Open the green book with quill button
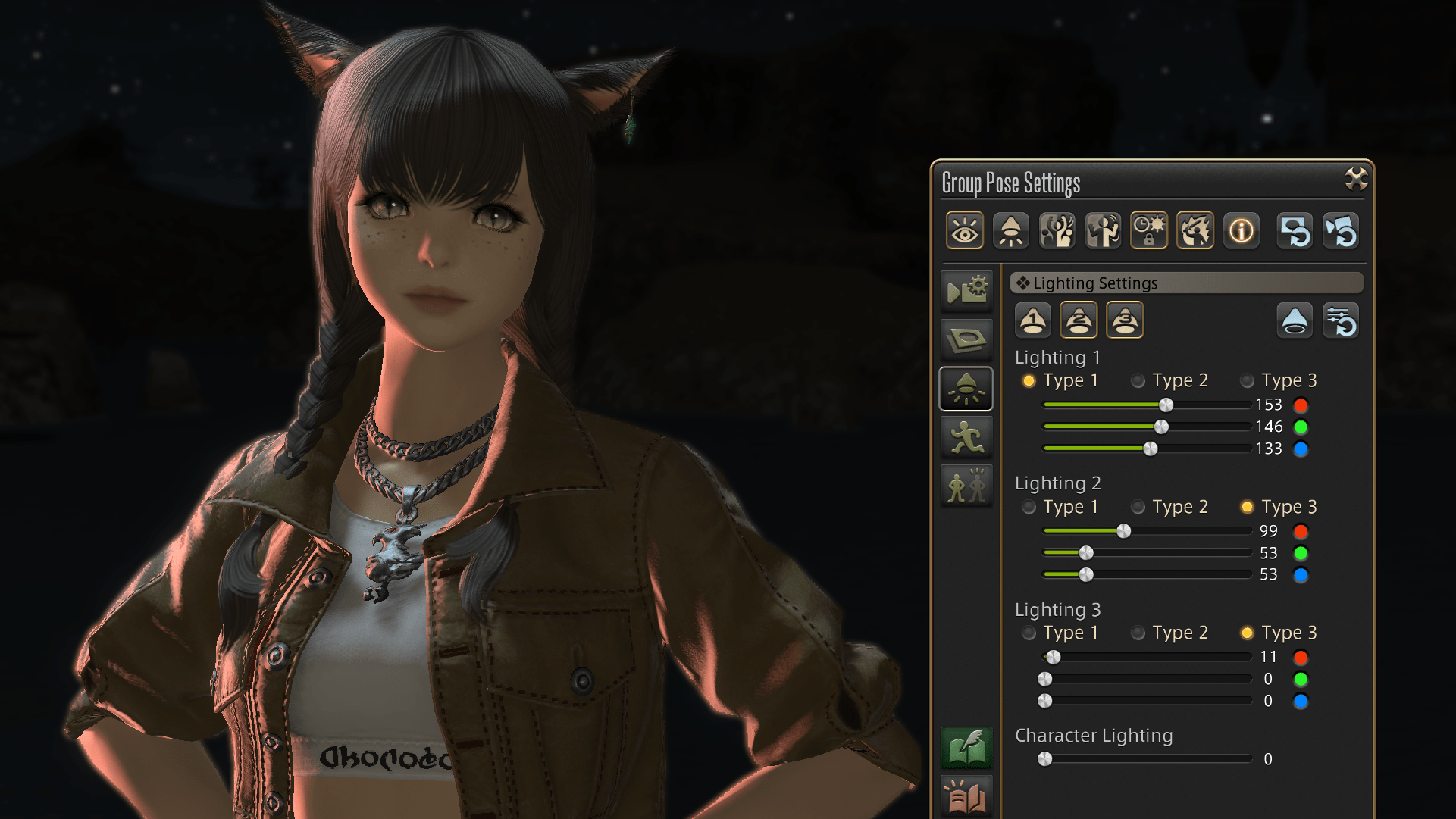1456x819 pixels. 966,747
